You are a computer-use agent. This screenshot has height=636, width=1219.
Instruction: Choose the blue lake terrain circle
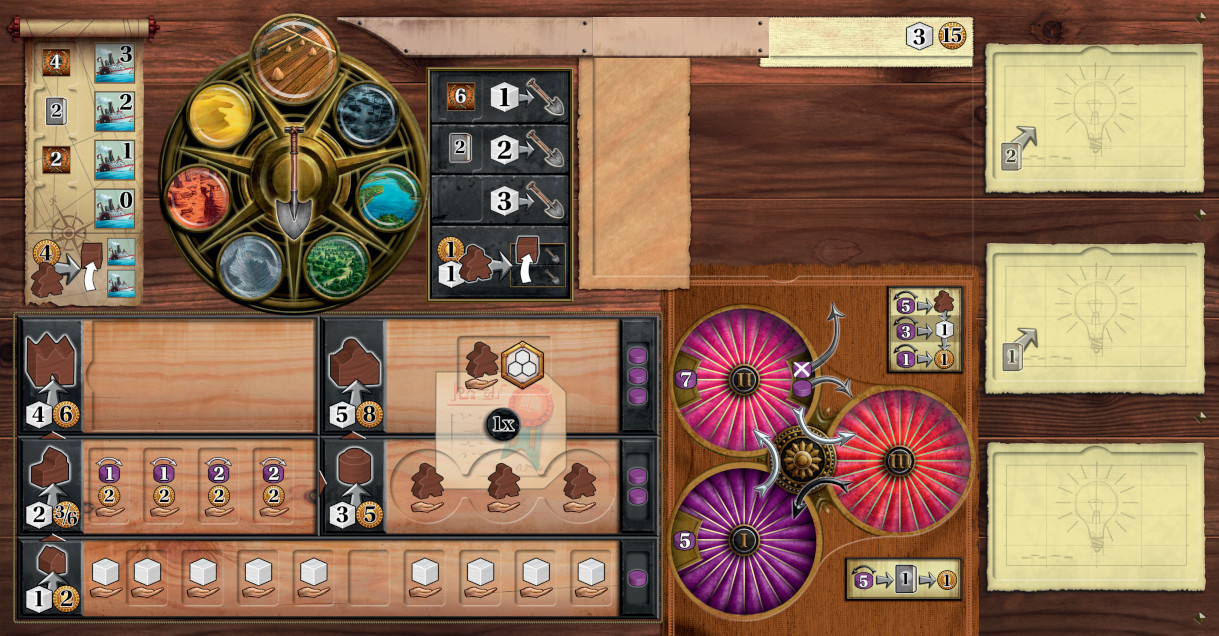(388, 197)
